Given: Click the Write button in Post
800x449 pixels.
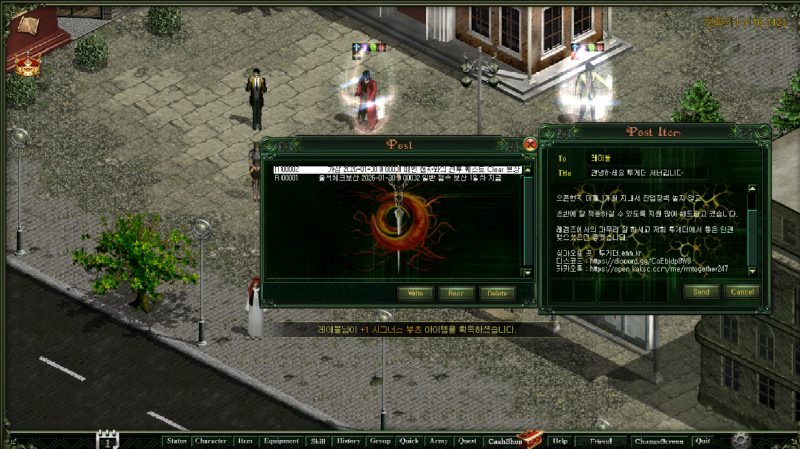Looking at the screenshot, I should point(418,293).
